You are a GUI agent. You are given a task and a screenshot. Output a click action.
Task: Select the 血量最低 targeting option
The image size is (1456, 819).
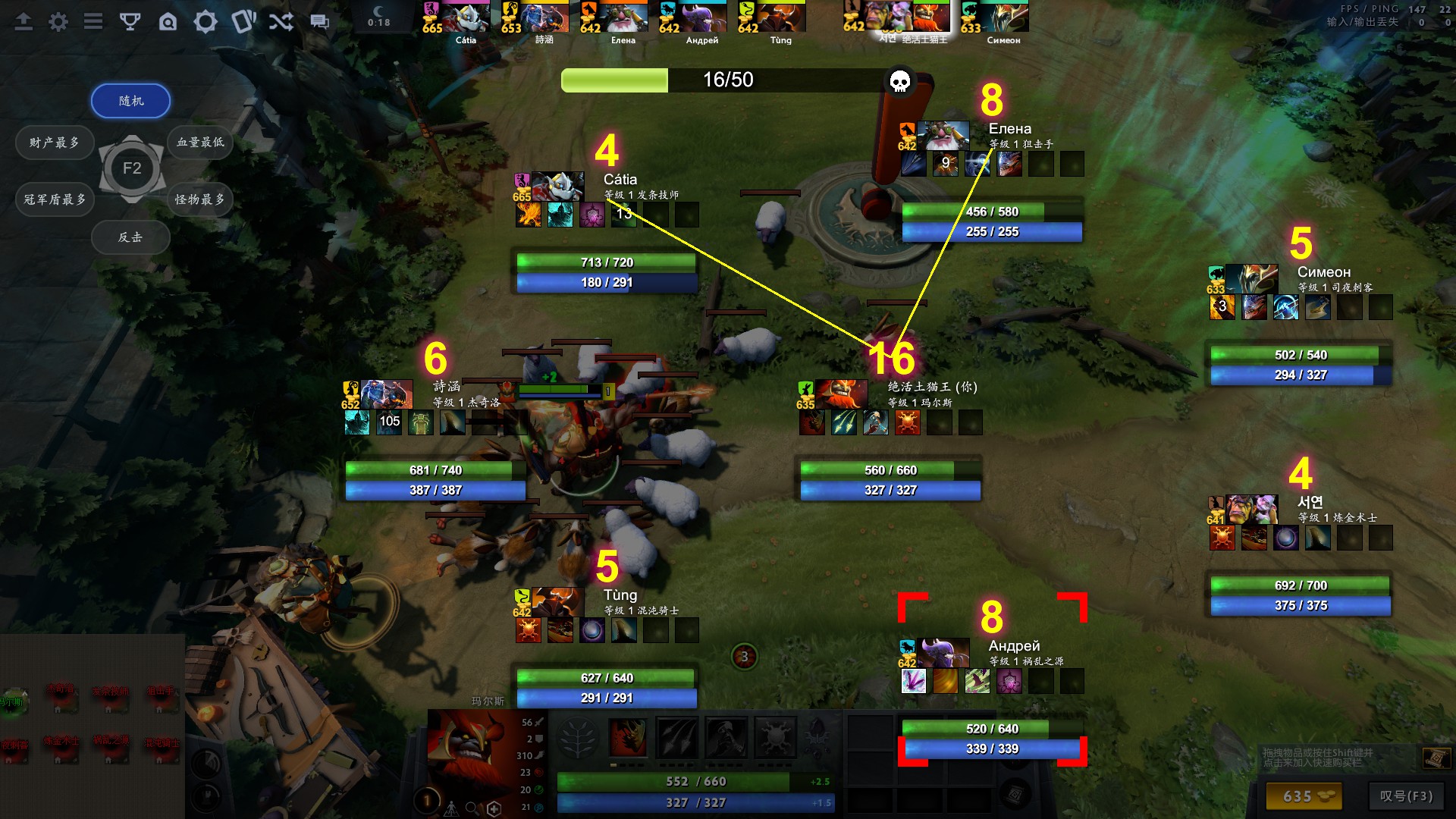[x=199, y=142]
